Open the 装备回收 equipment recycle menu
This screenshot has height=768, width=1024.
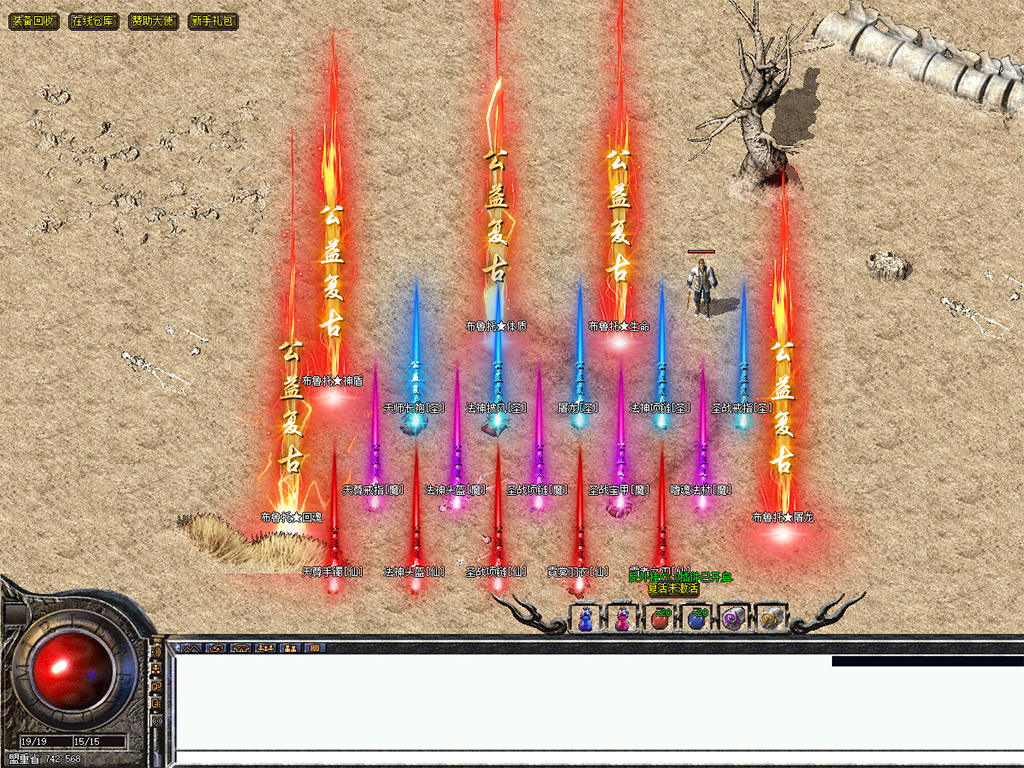point(34,21)
